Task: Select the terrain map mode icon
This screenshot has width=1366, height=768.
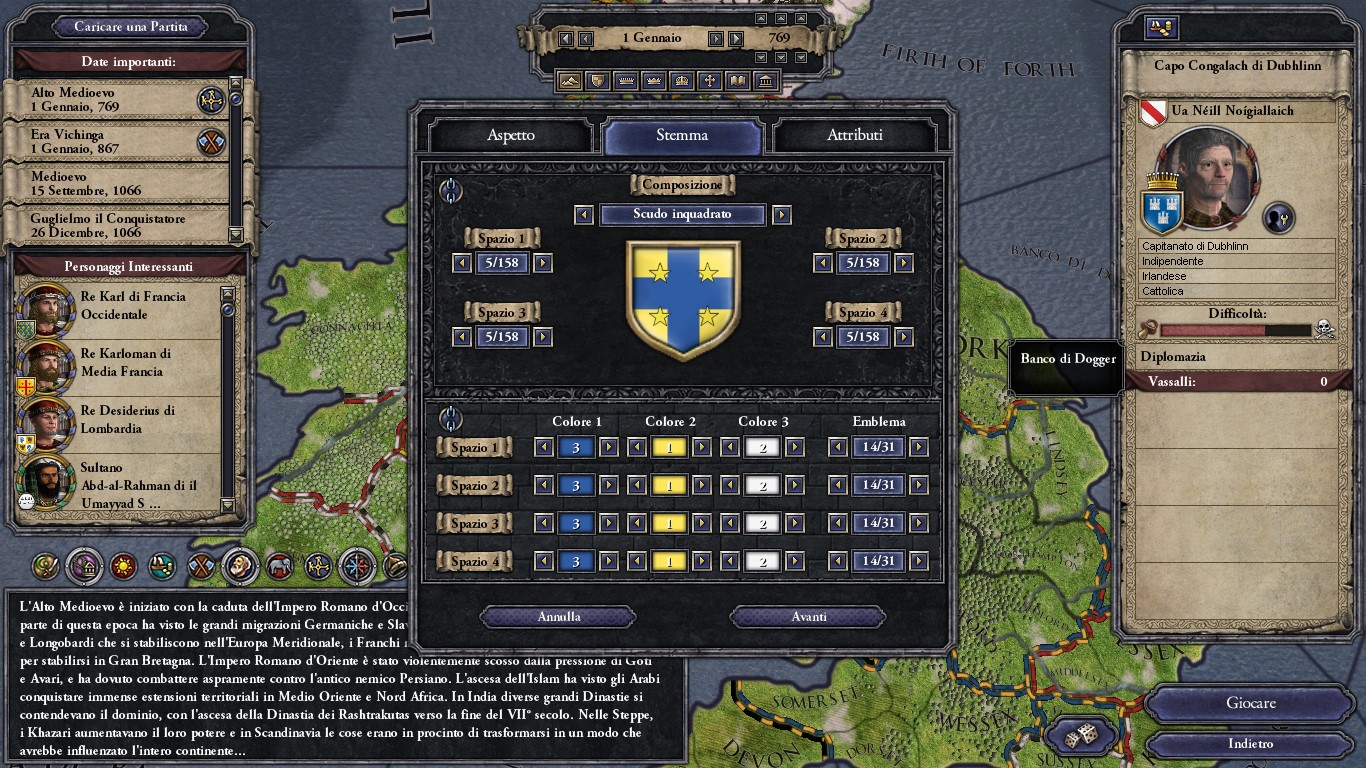Action: tap(569, 81)
